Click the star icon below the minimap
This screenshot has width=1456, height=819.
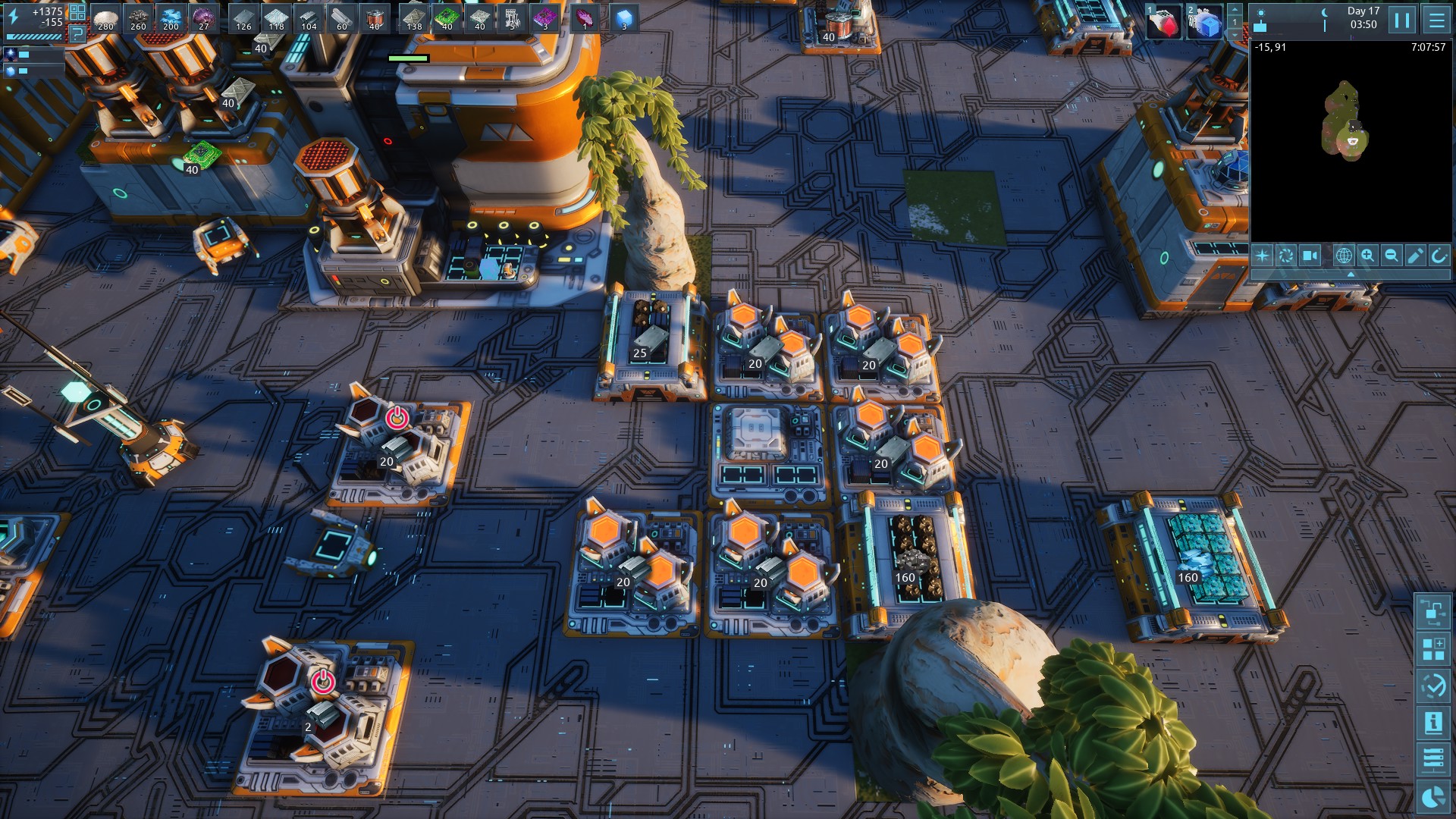[x=1262, y=256]
